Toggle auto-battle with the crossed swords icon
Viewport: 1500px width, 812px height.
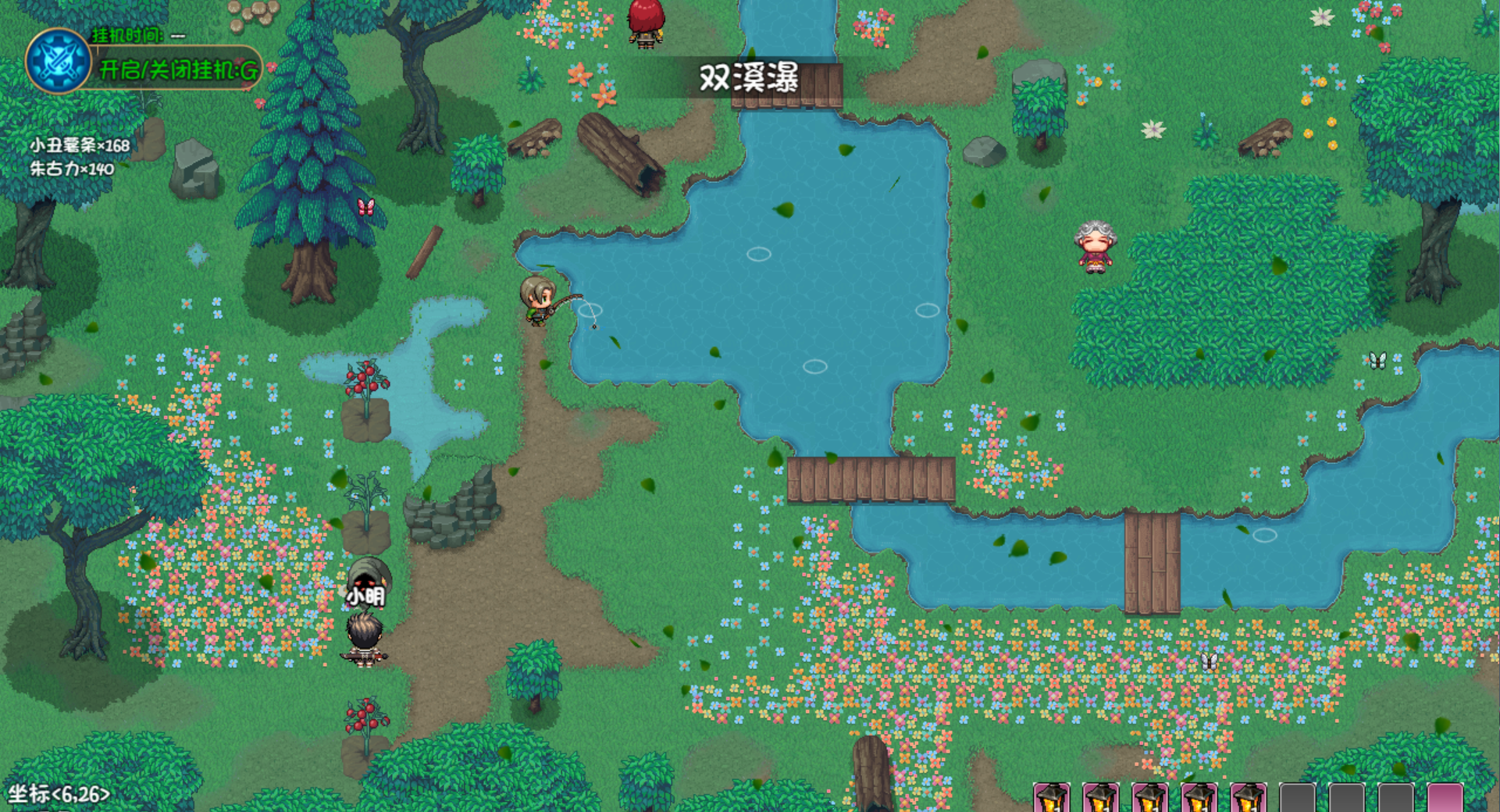(57, 61)
